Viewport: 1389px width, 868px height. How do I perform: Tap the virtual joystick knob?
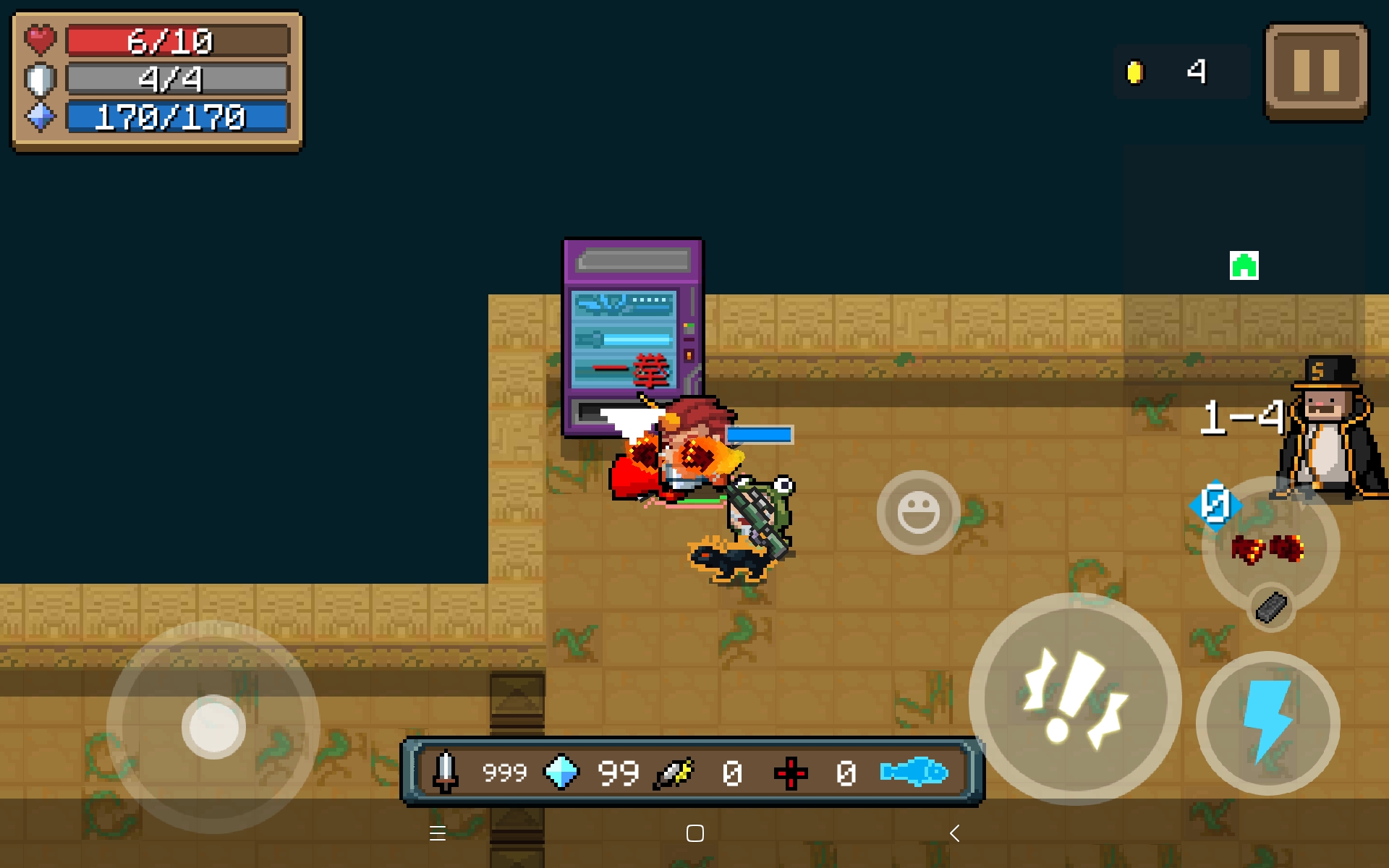[x=213, y=726]
